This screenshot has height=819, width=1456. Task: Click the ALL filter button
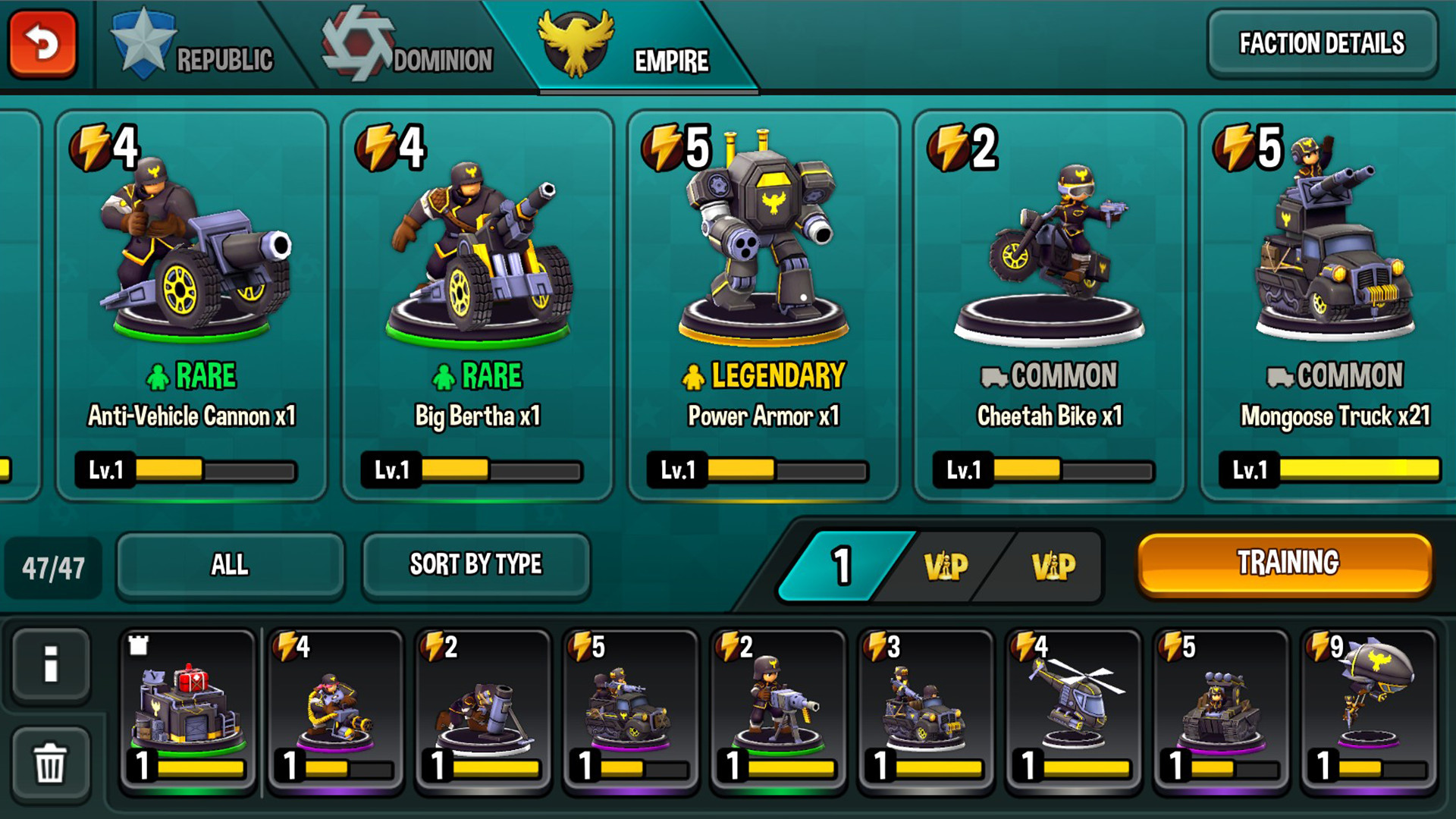coord(230,565)
